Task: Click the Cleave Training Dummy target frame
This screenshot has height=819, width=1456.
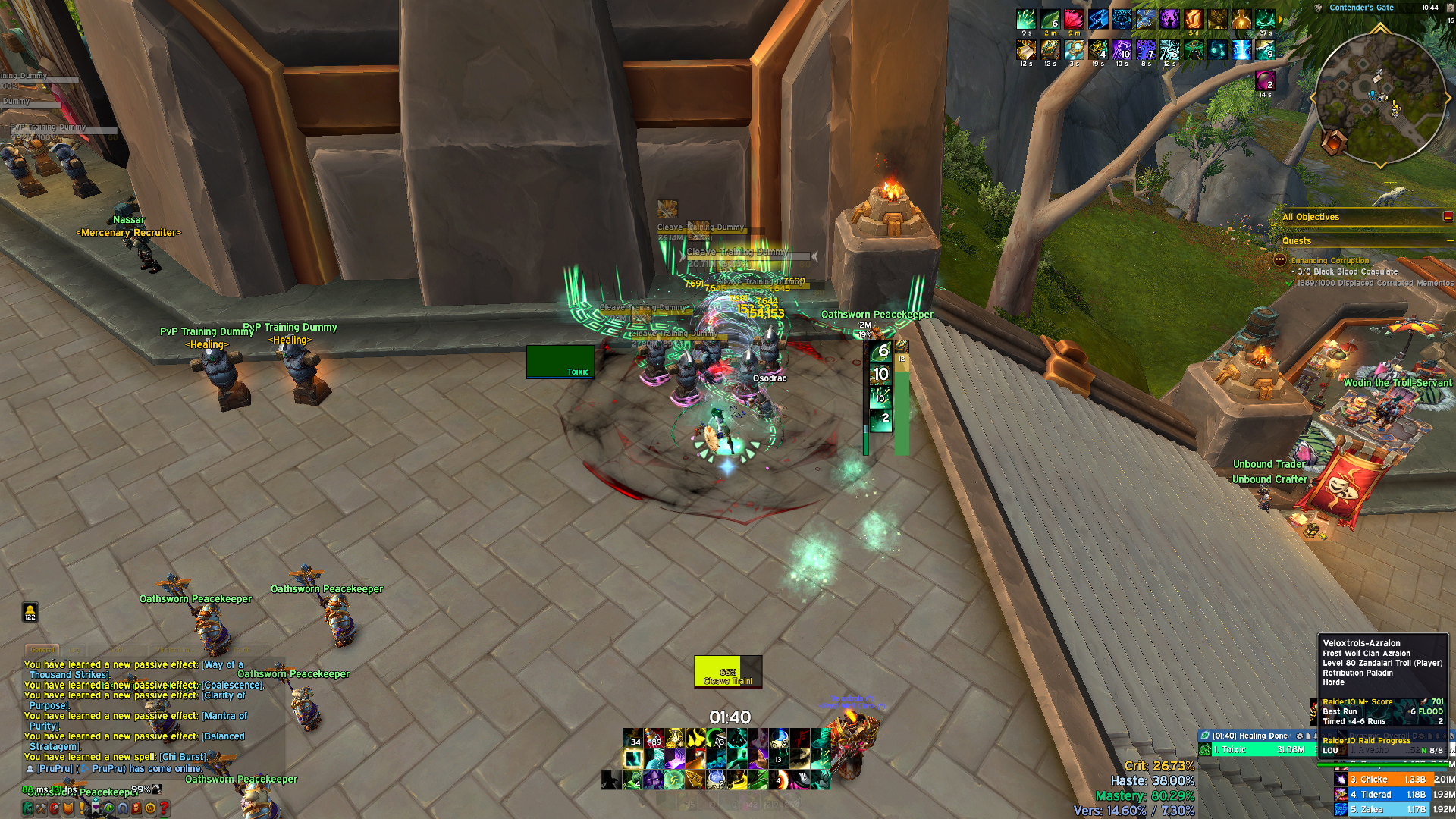Action: (727, 672)
